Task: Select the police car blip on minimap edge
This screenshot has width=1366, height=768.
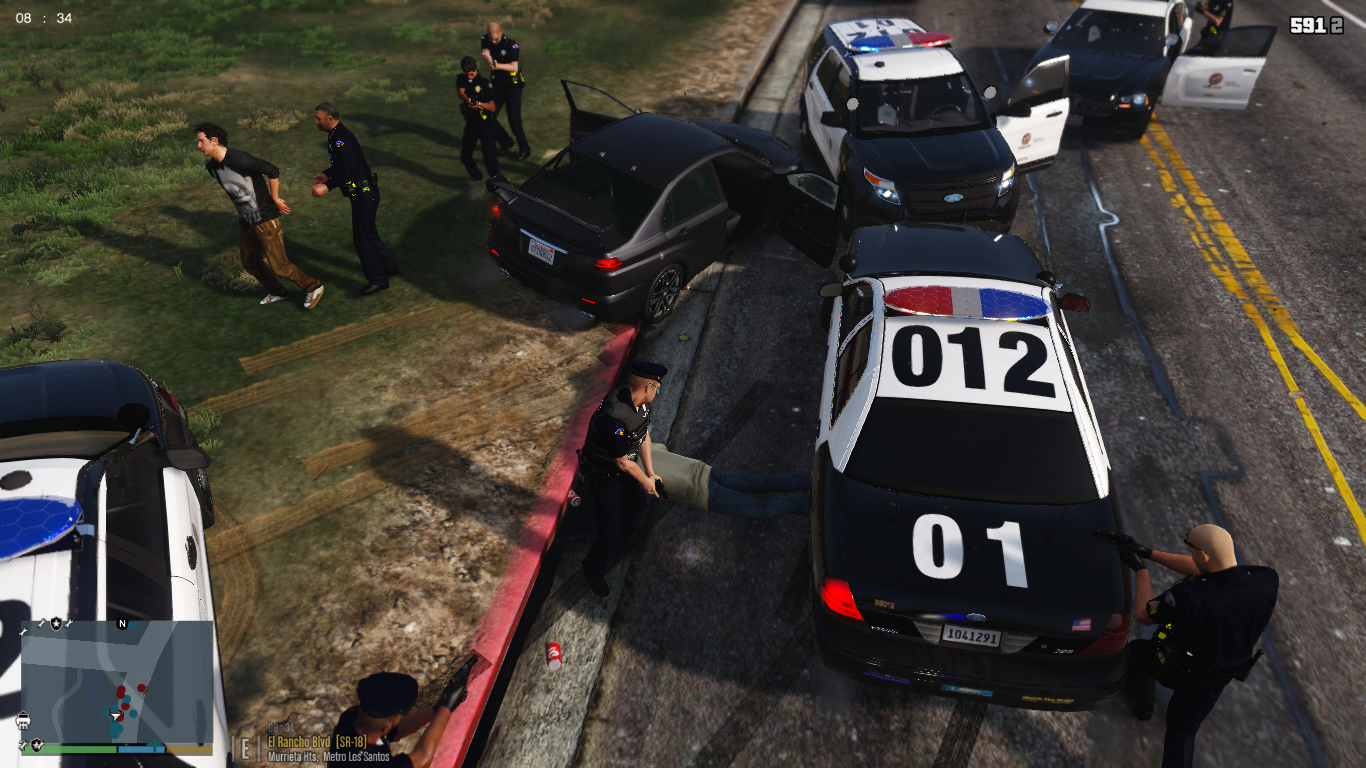Action: point(24,718)
